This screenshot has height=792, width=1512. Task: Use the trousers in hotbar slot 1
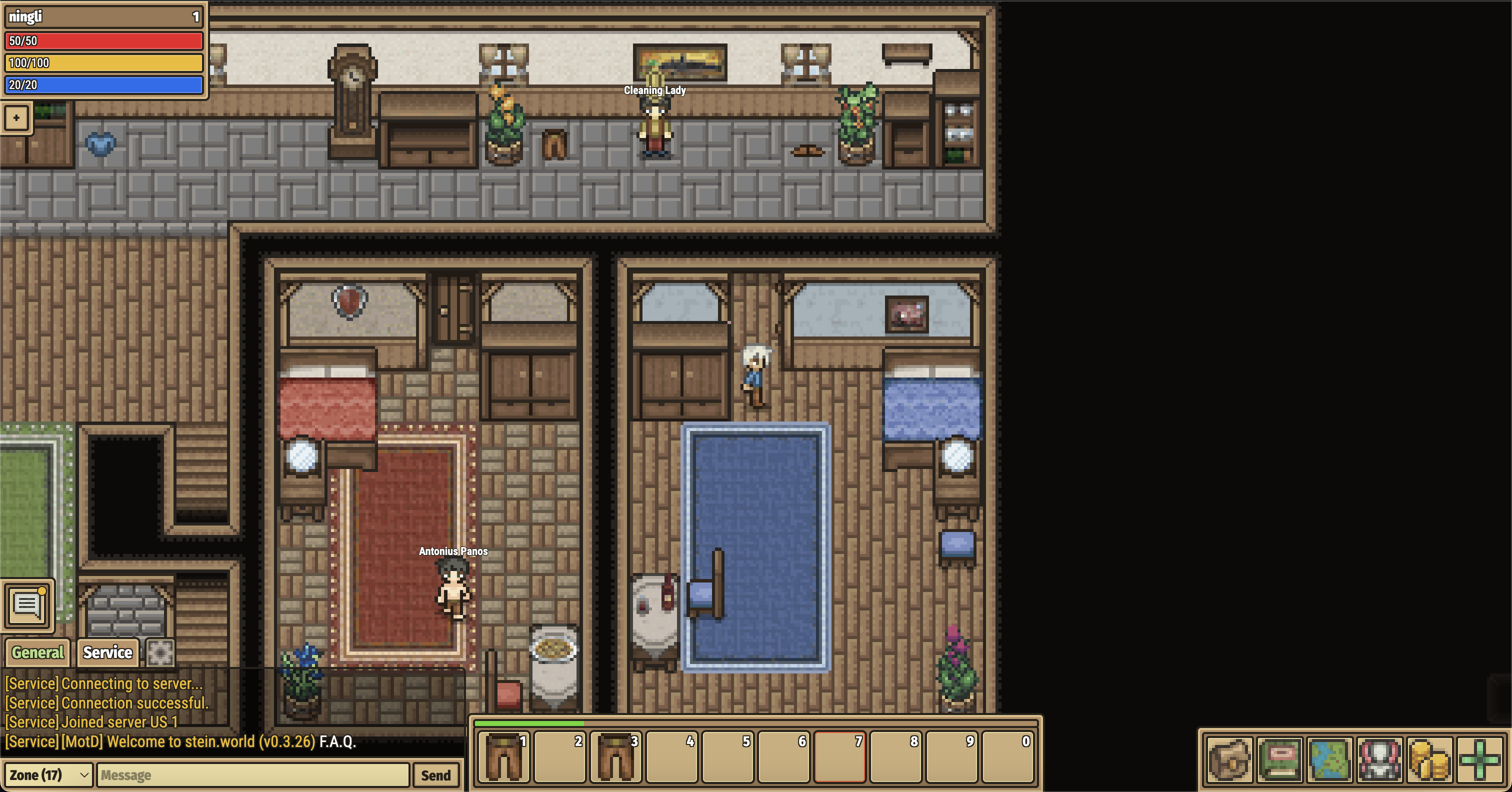click(x=503, y=757)
